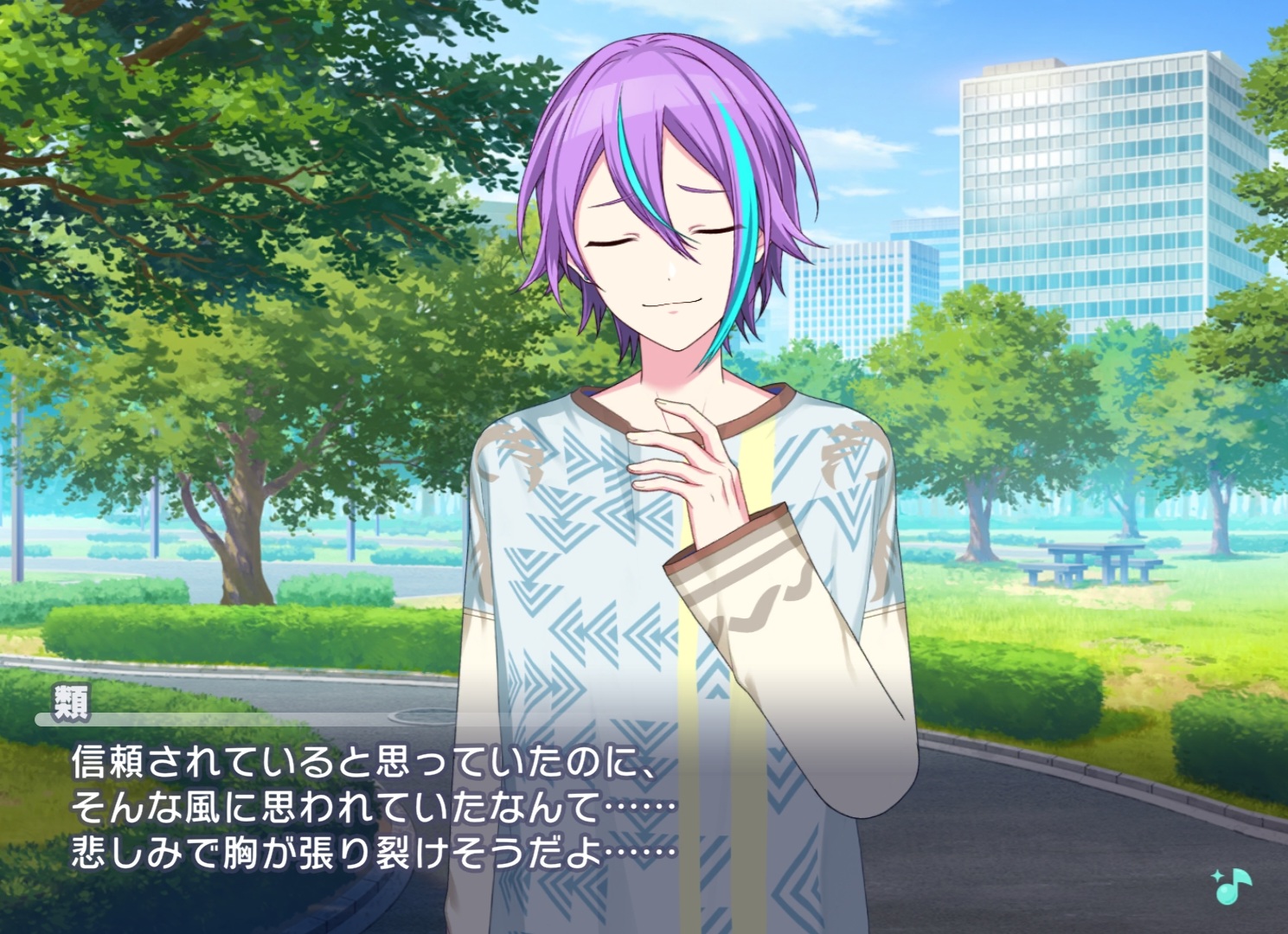The height and width of the screenshot is (934, 1288).
Task: Click the music note continue icon
Action: click(x=1232, y=886)
